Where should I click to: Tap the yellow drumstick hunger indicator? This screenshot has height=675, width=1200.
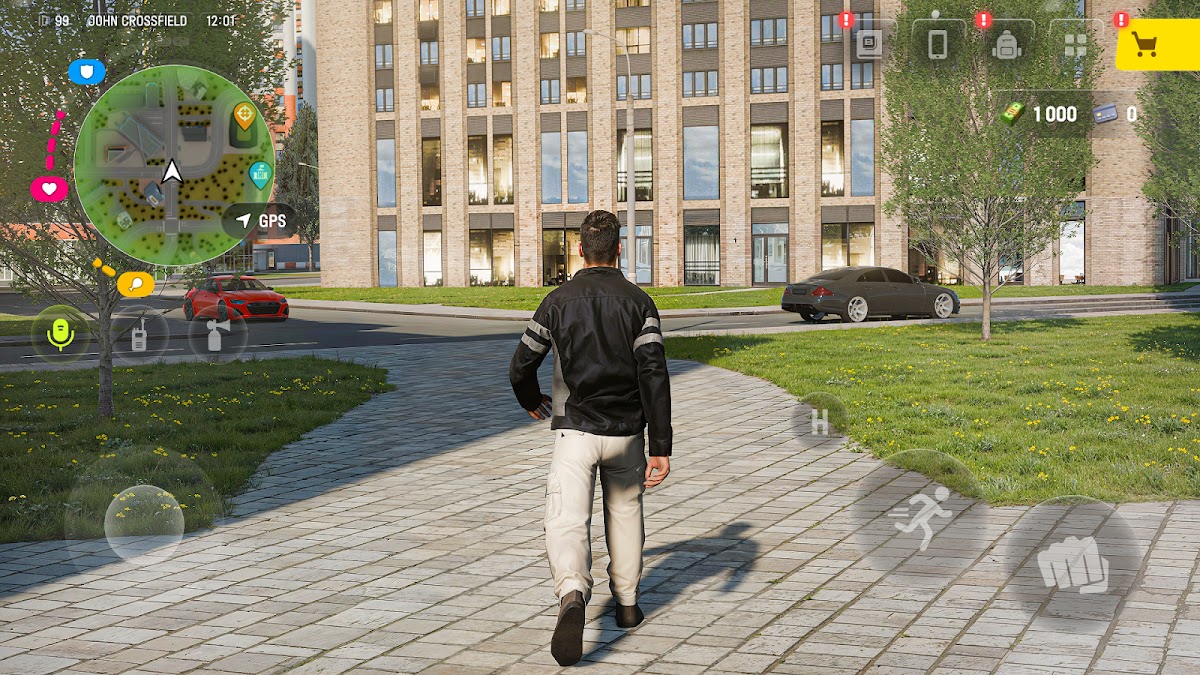pyautogui.click(x=135, y=284)
